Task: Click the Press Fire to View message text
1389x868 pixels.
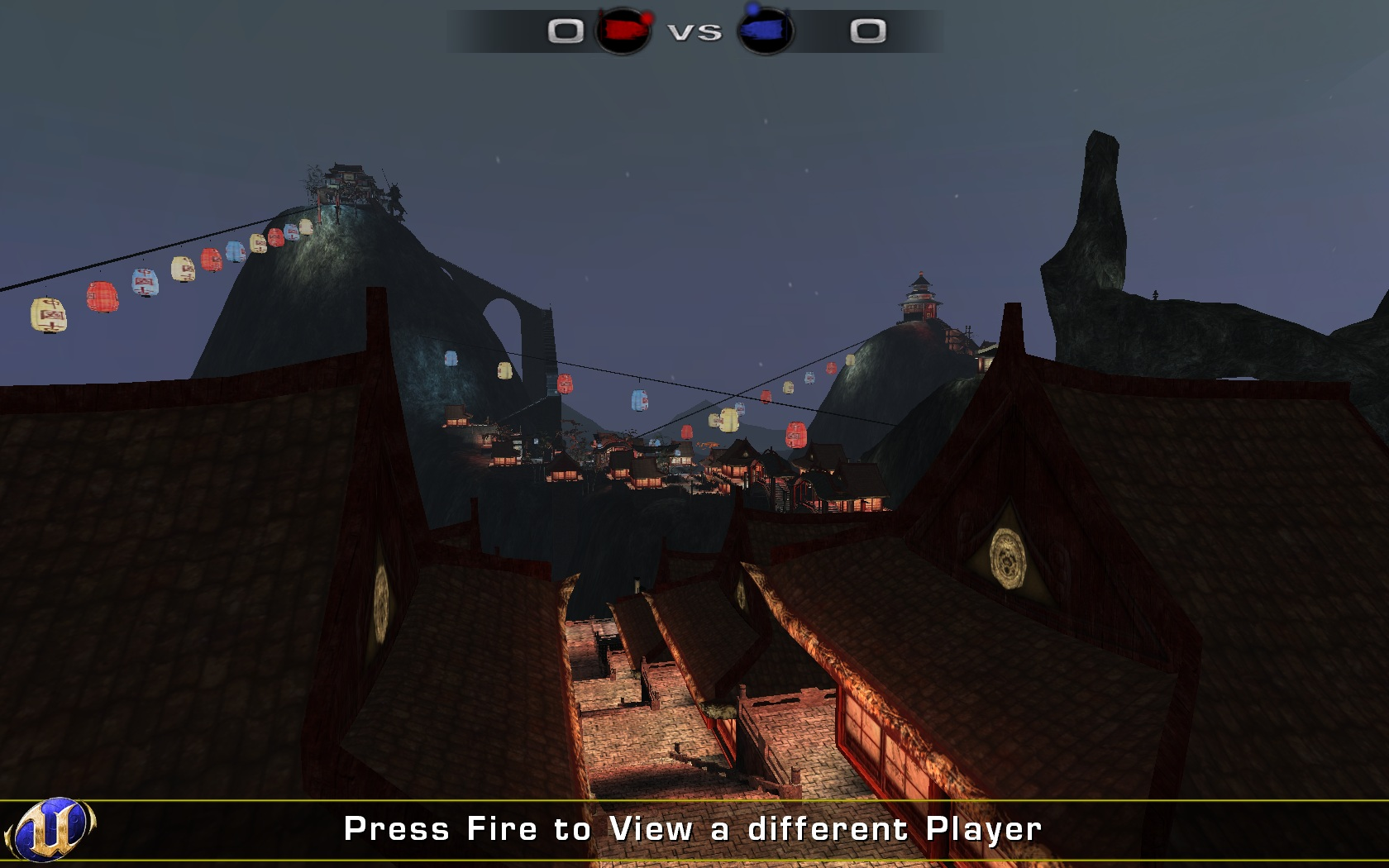Action: (x=694, y=827)
